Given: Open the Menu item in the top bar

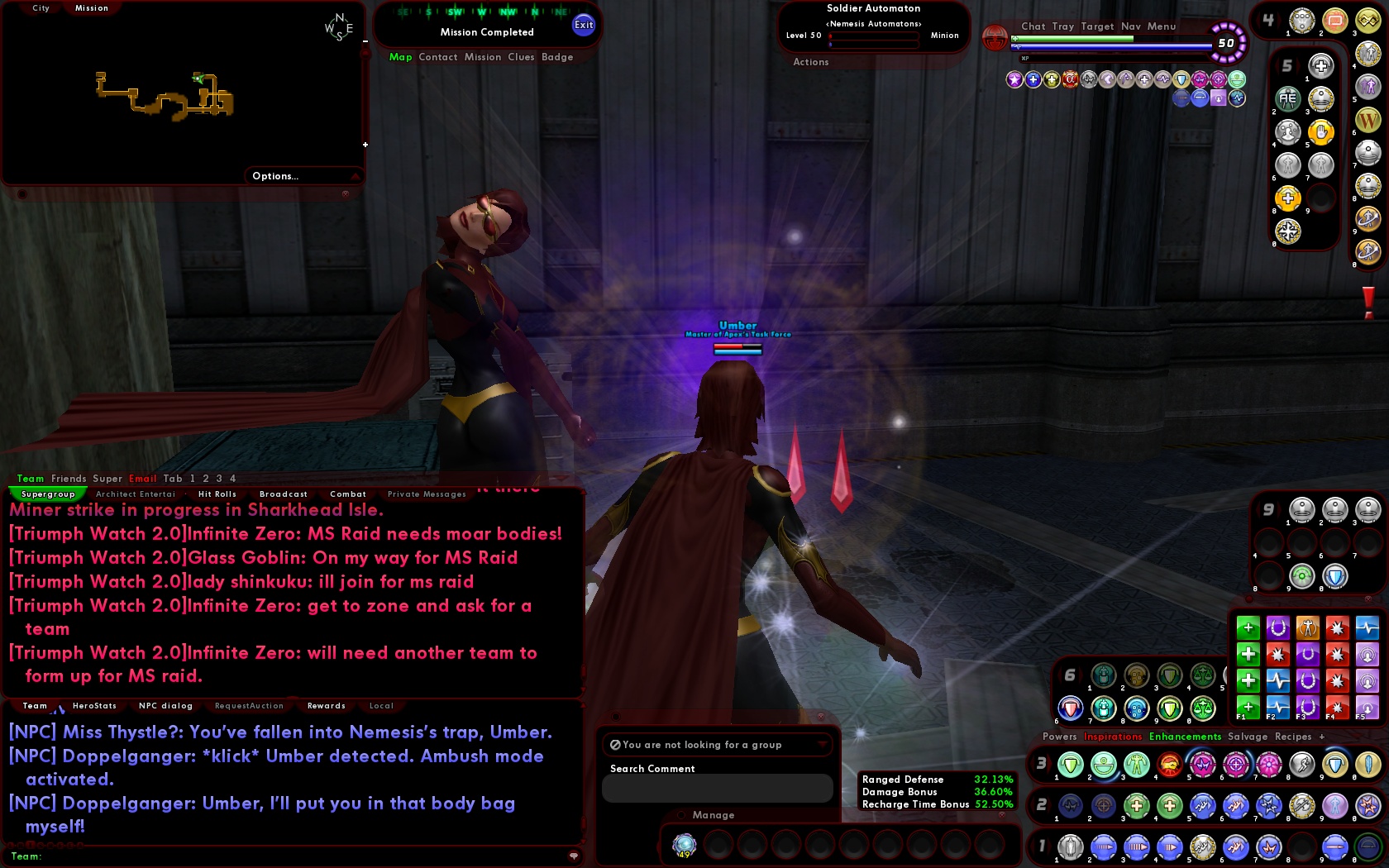Looking at the screenshot, I should pos(1161,26).
